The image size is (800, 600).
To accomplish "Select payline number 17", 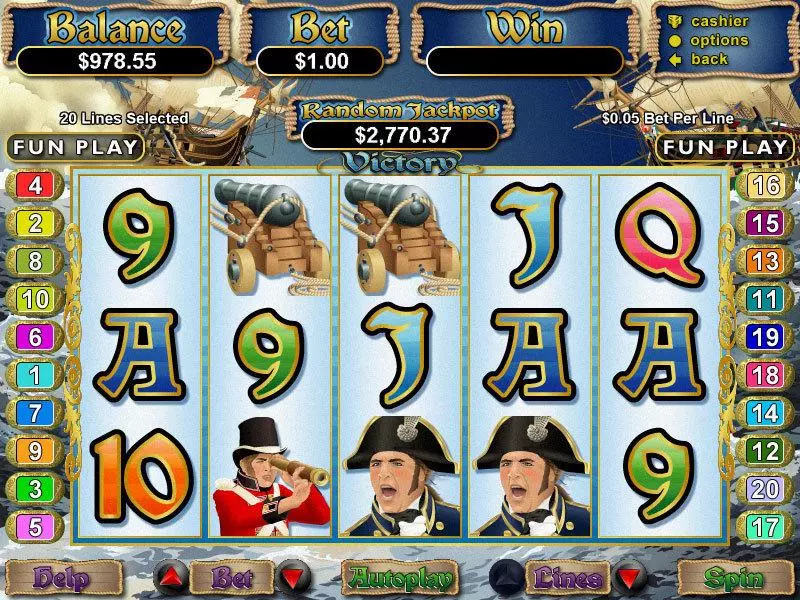I will [765, 525].
